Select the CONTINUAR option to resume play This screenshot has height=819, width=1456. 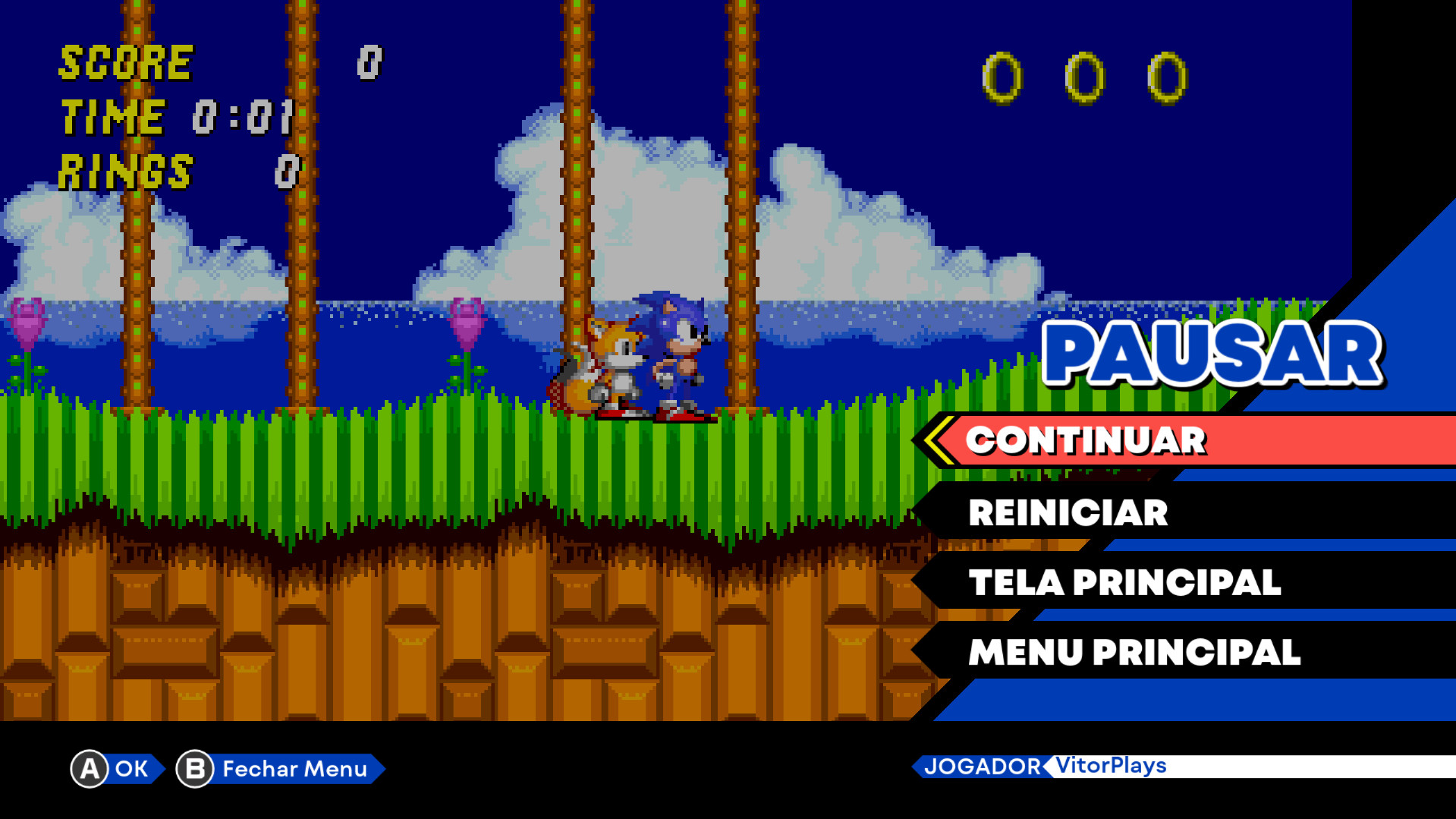coord(1086,440)
